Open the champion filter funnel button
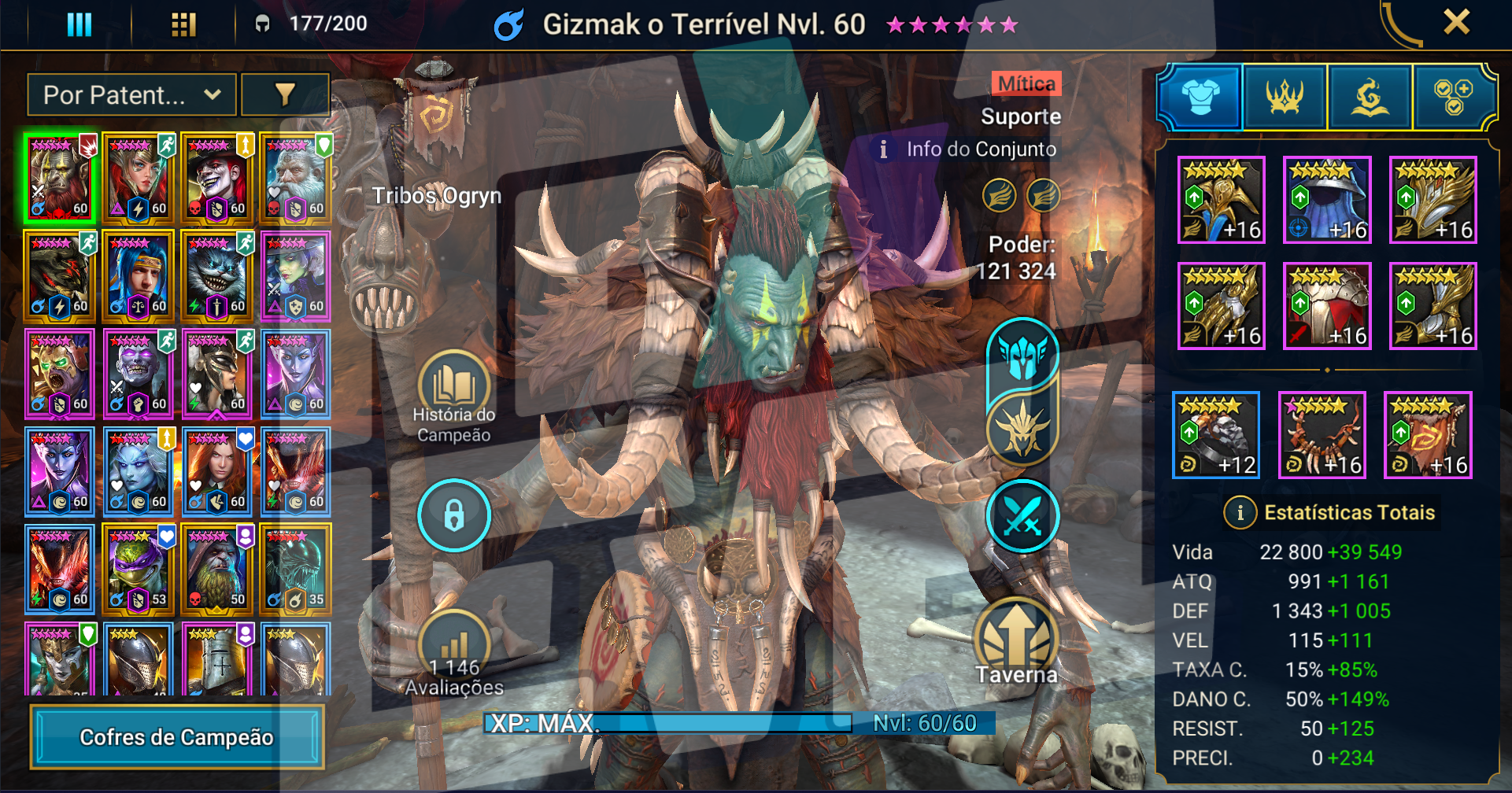The image size is (1512, 793). click(x=285, y=95)
